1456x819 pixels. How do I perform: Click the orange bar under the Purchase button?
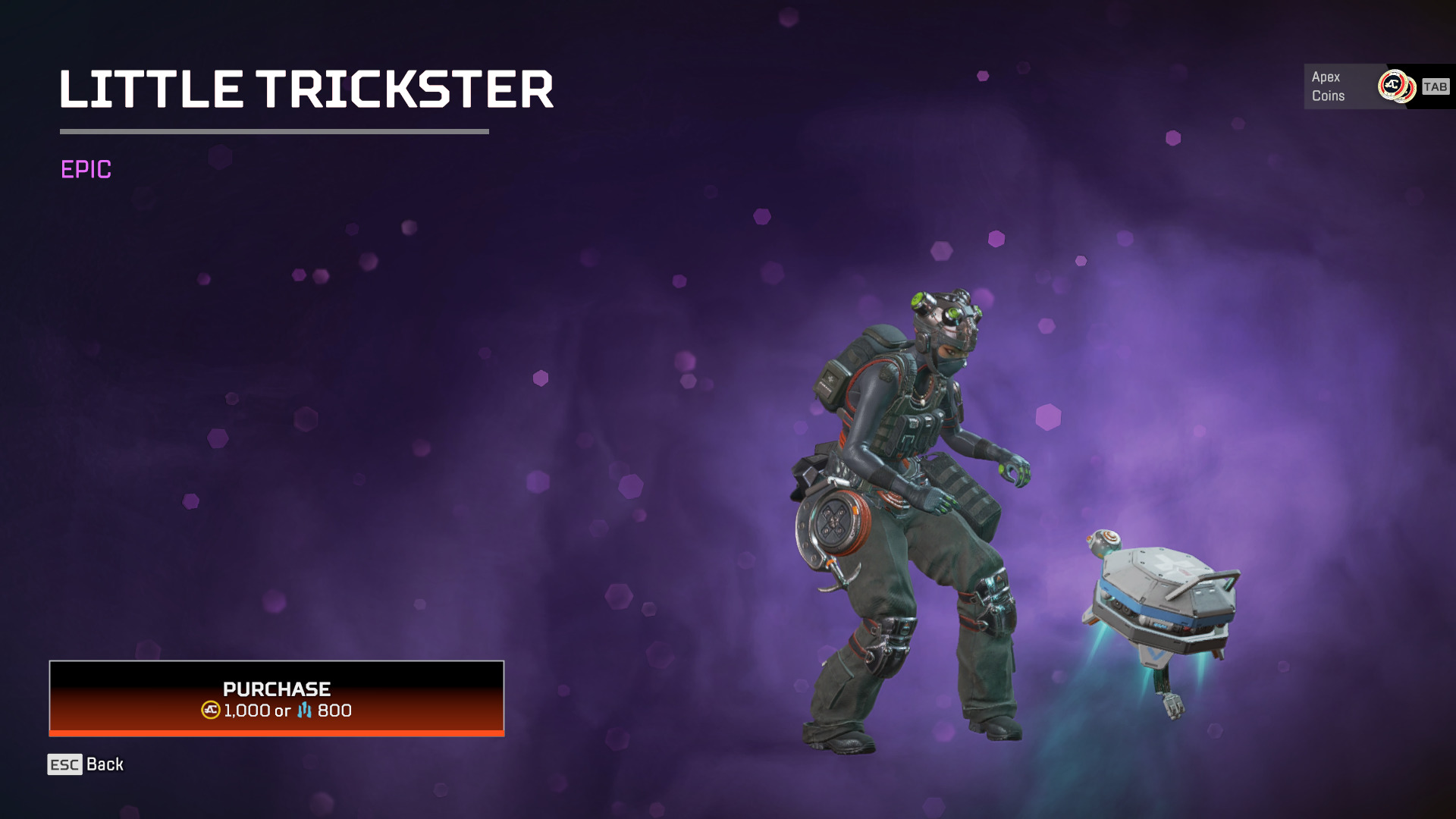click(276, 733)
